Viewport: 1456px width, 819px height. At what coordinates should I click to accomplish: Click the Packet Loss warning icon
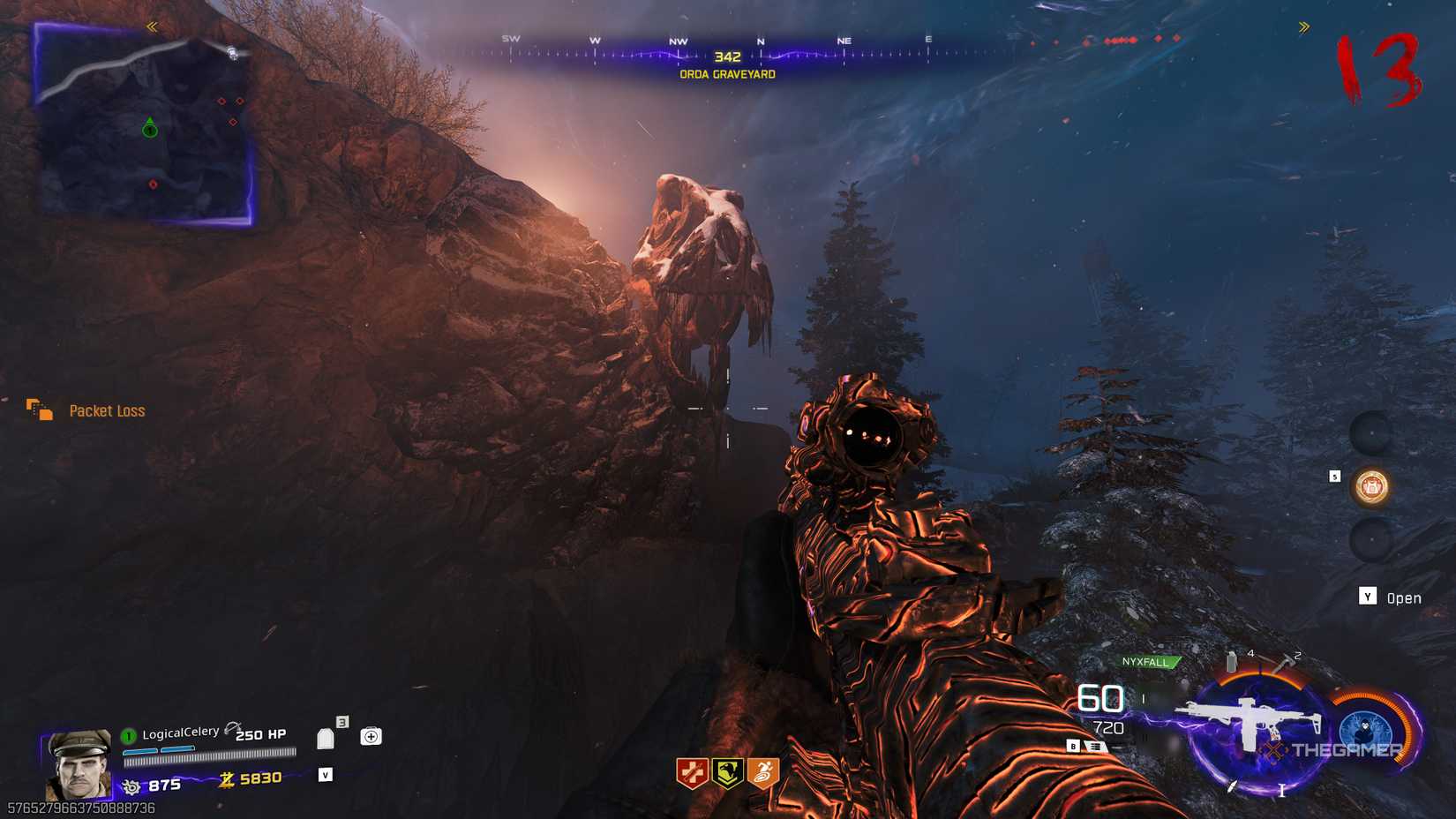(x=41, y=409)
